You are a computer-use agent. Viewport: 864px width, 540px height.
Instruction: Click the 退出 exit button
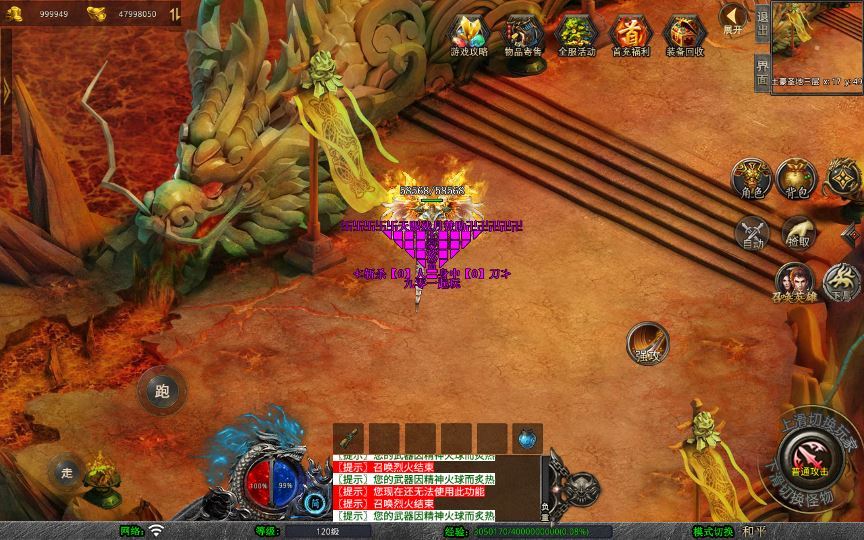pyautogui.click(x=762, y=22)
